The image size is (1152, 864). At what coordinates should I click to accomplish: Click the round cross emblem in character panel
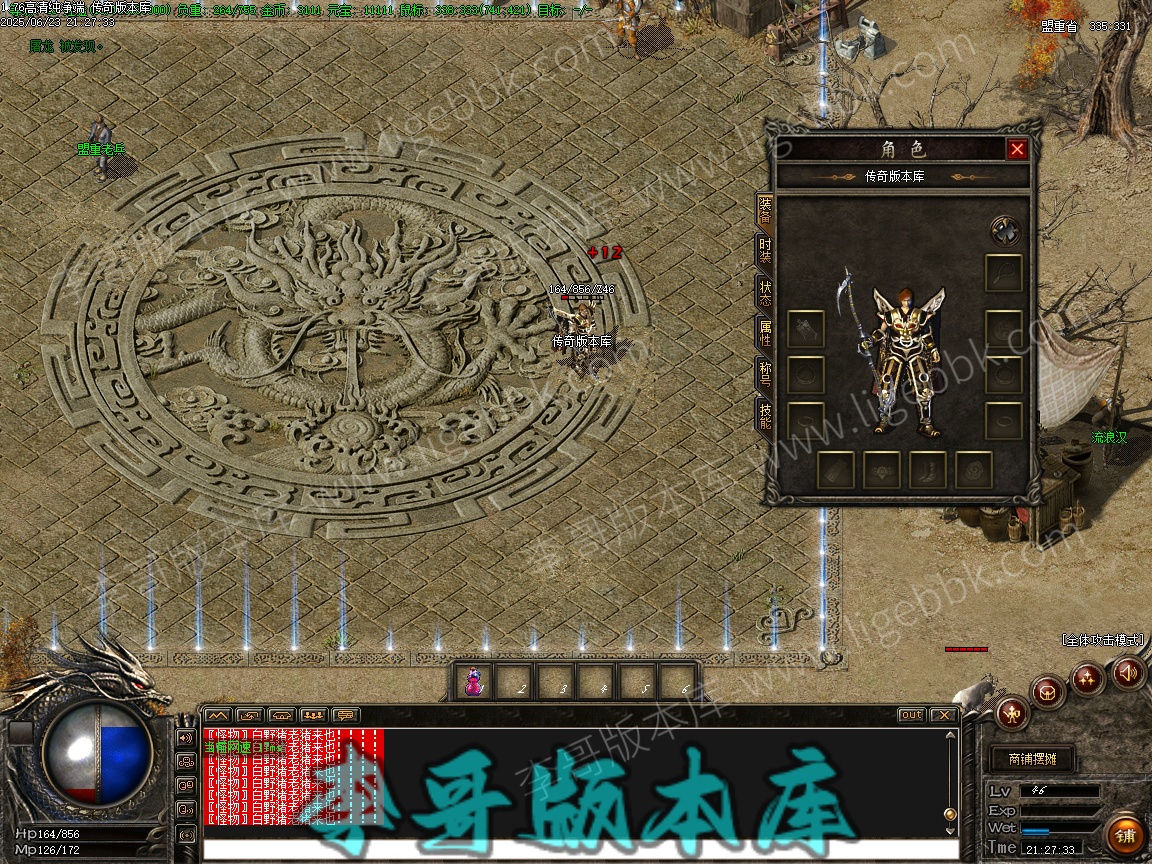tap(1005, 231)
